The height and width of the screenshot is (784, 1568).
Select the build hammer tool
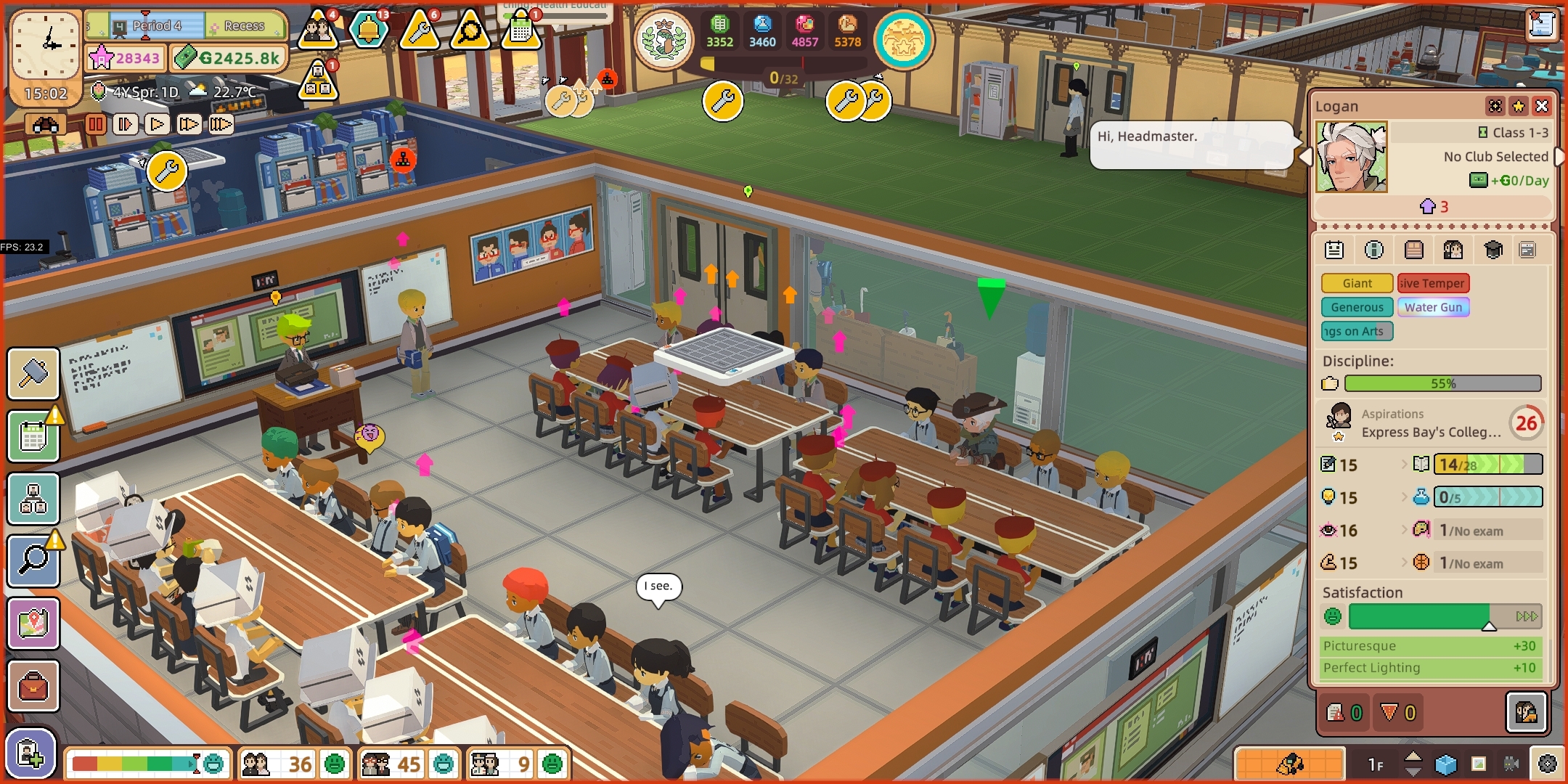[34, 375]
